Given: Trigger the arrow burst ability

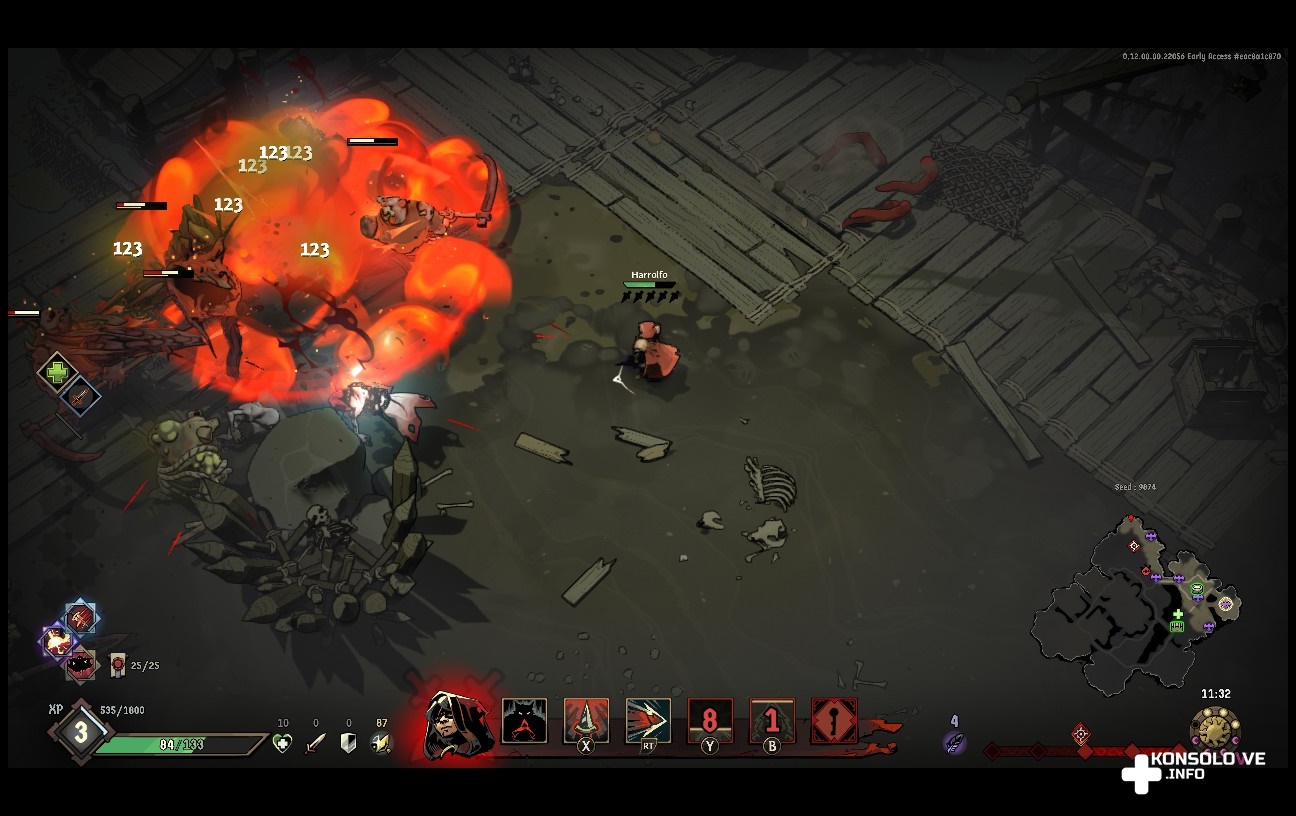Looking at the screenshot, I should (648, 720).
